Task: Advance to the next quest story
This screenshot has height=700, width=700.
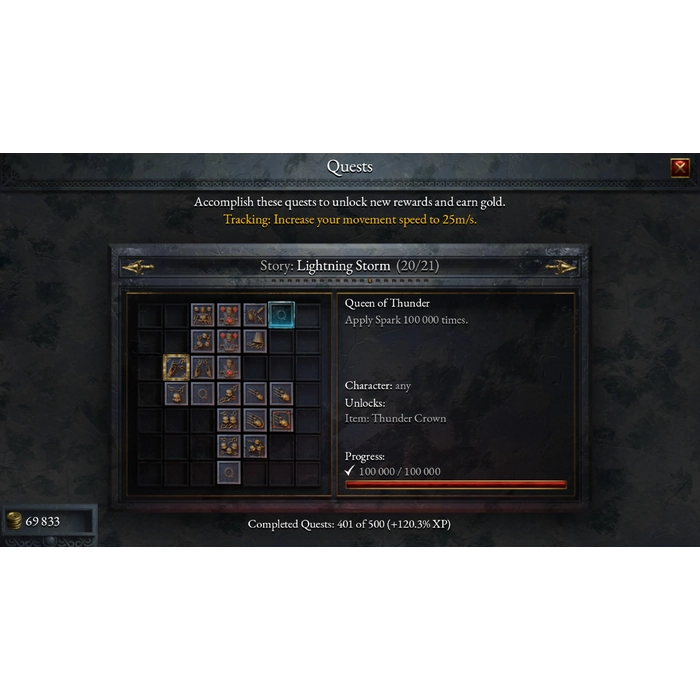Action: tap(560, 267)
